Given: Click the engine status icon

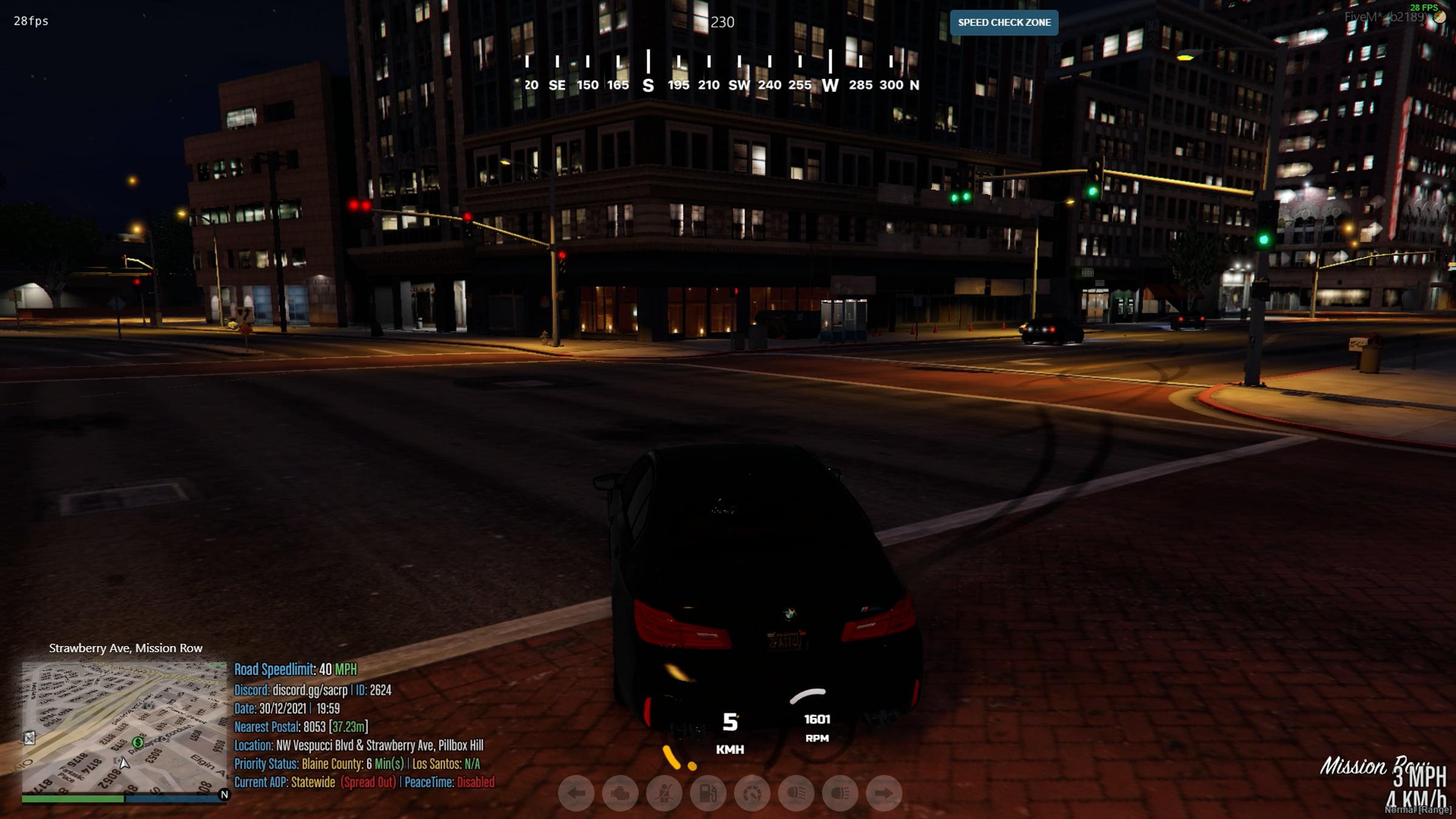Looking at the screenshot, I should point(620,793).
